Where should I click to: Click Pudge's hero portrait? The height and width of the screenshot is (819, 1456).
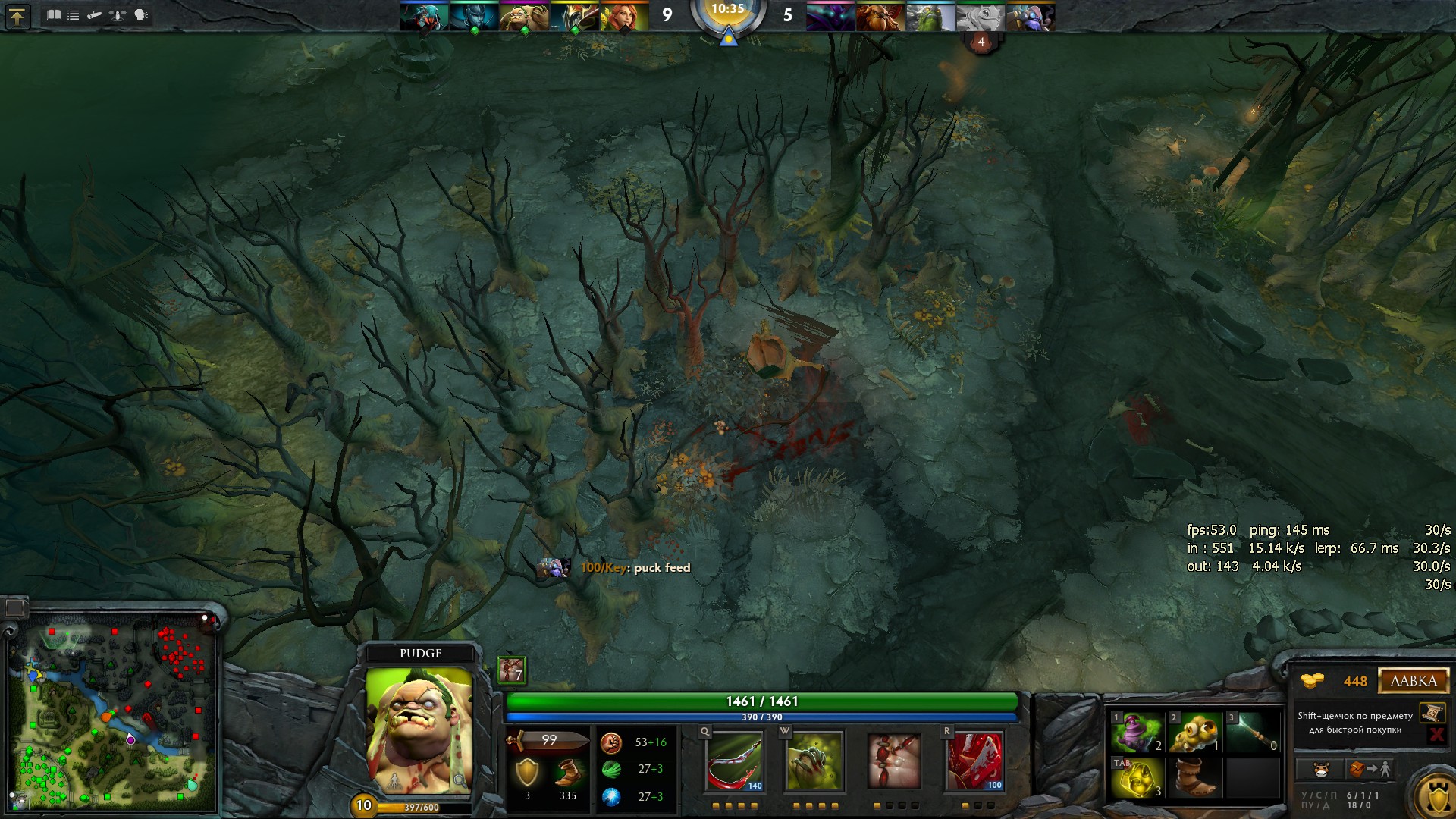click(419, 730)
